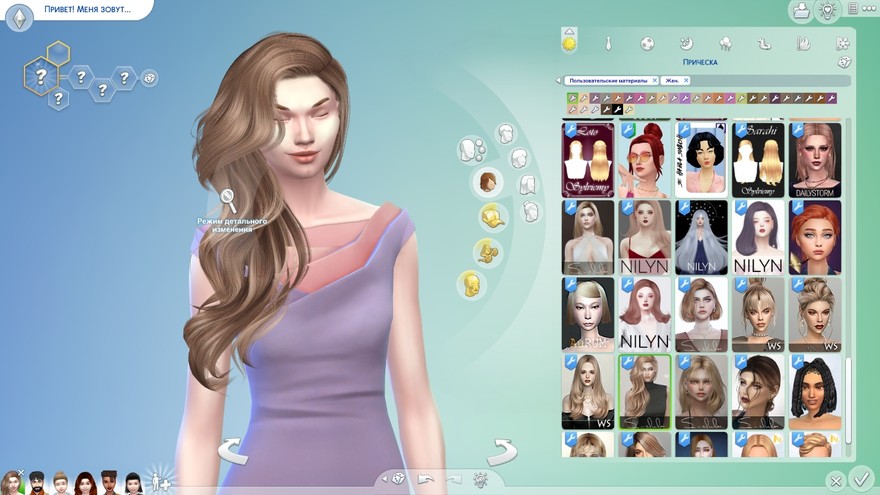The width and height of the screenshot is (880, 495).
Task: Switch to the formal necktie outfit category
Action: (x=608, y=43)
